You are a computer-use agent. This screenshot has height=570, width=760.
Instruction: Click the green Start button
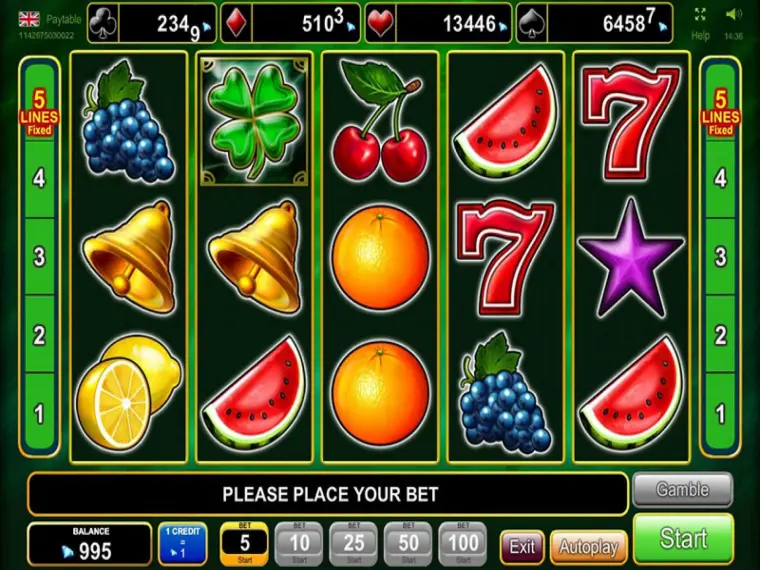[x=683, y=539]
